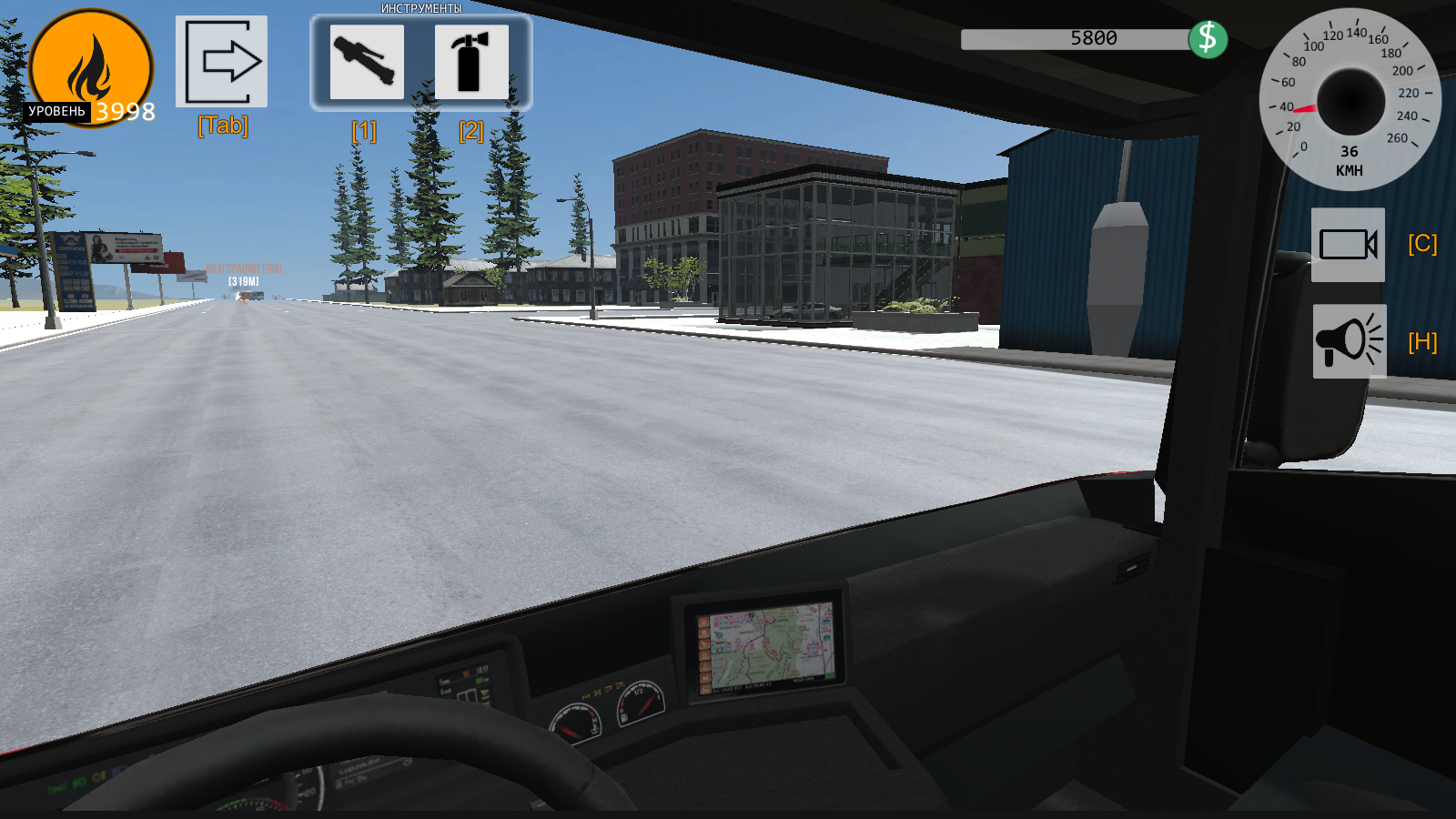Open the exit menu via Tab door icon
1456x819 pixels.
[x=221, y=61]
